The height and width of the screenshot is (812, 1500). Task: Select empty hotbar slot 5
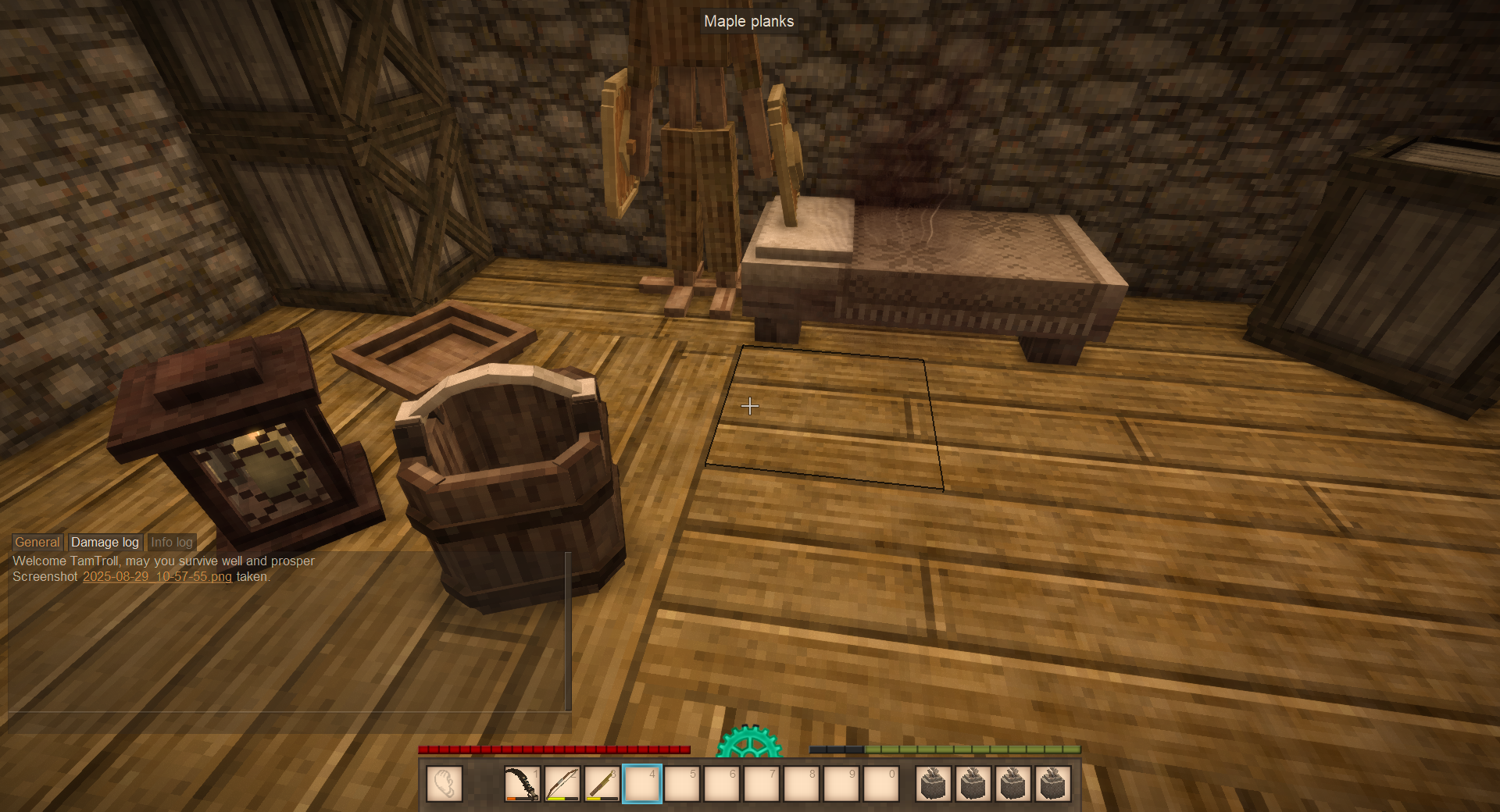pos(682,784)
